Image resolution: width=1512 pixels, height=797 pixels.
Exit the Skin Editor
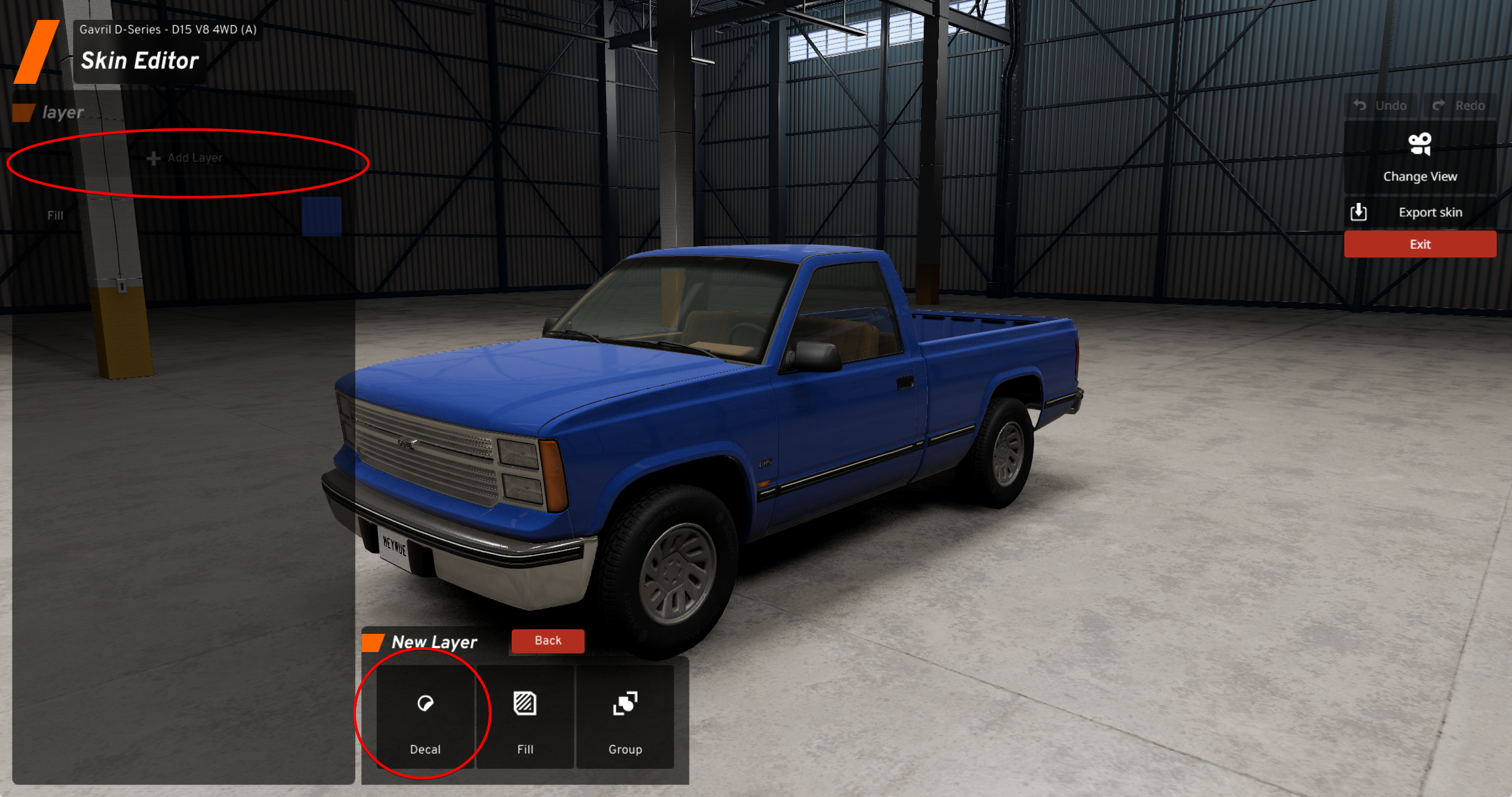pos(1419,244)
